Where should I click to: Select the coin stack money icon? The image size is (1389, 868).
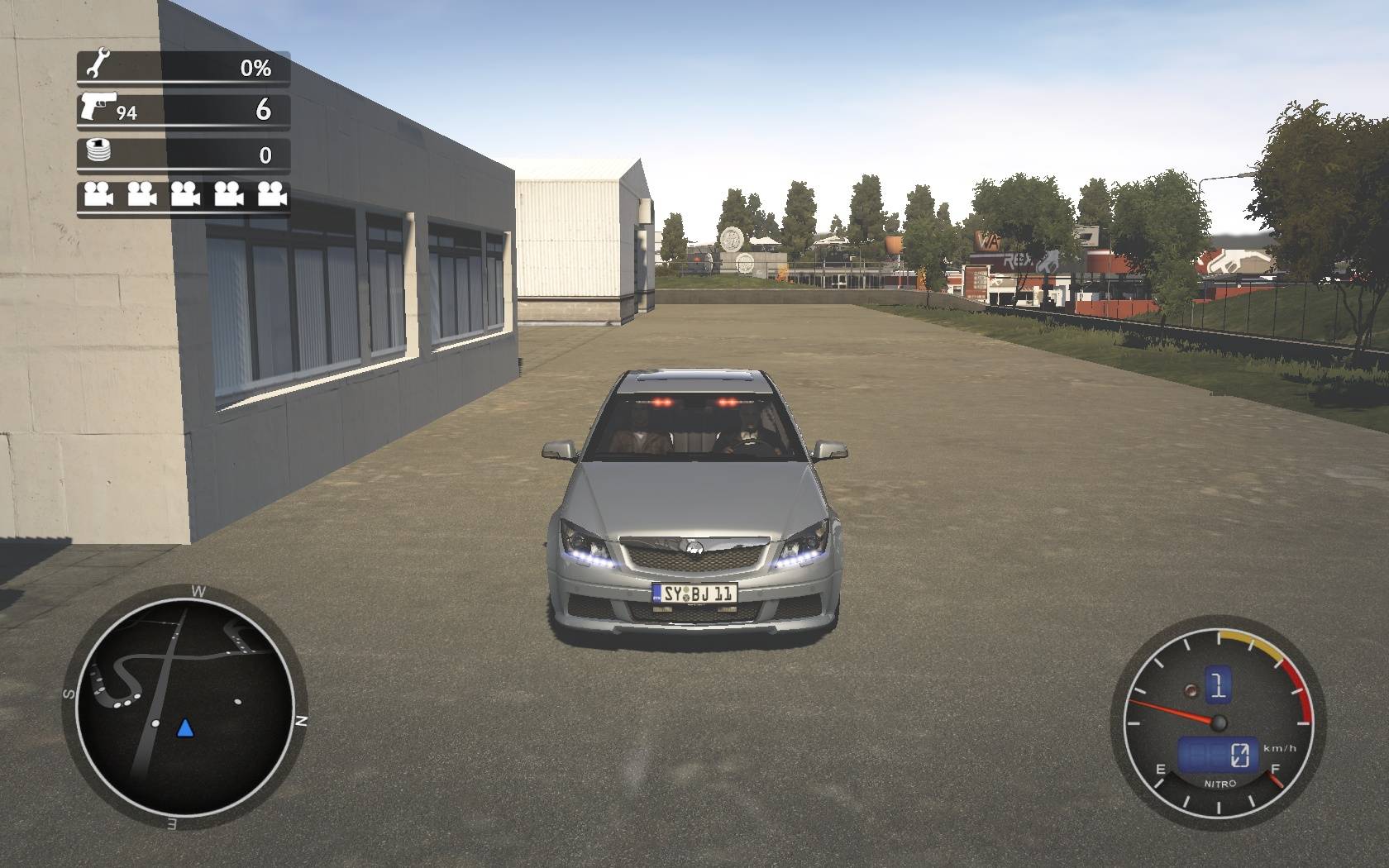pyautogui.click(x=98, y=152)
